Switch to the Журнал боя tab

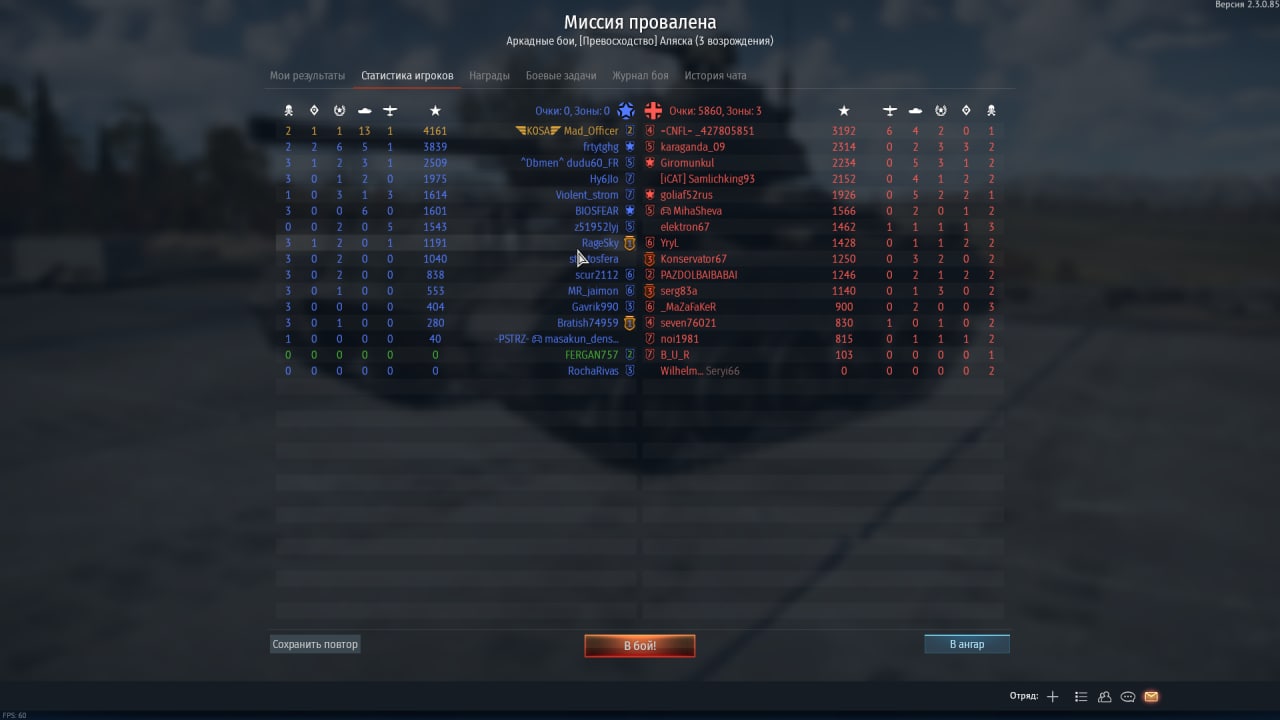640,76
